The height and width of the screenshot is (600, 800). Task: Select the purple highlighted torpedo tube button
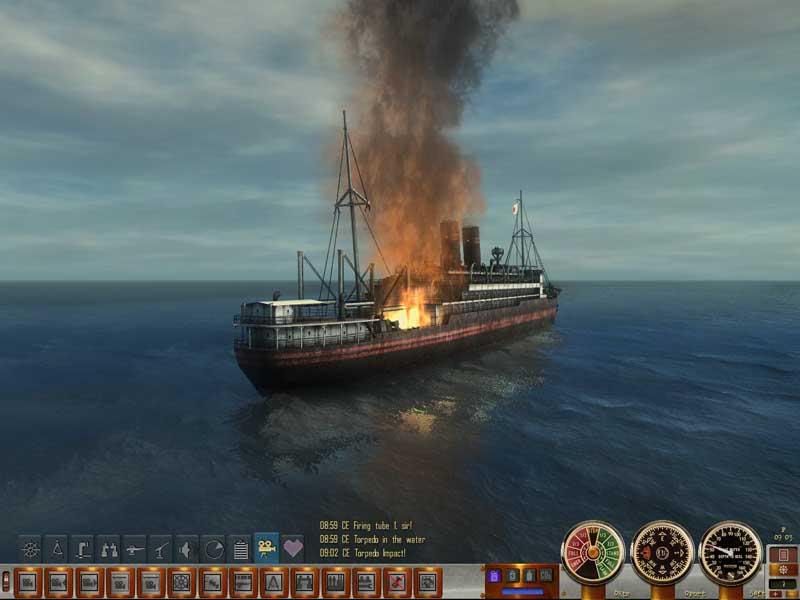pos(494,577)
